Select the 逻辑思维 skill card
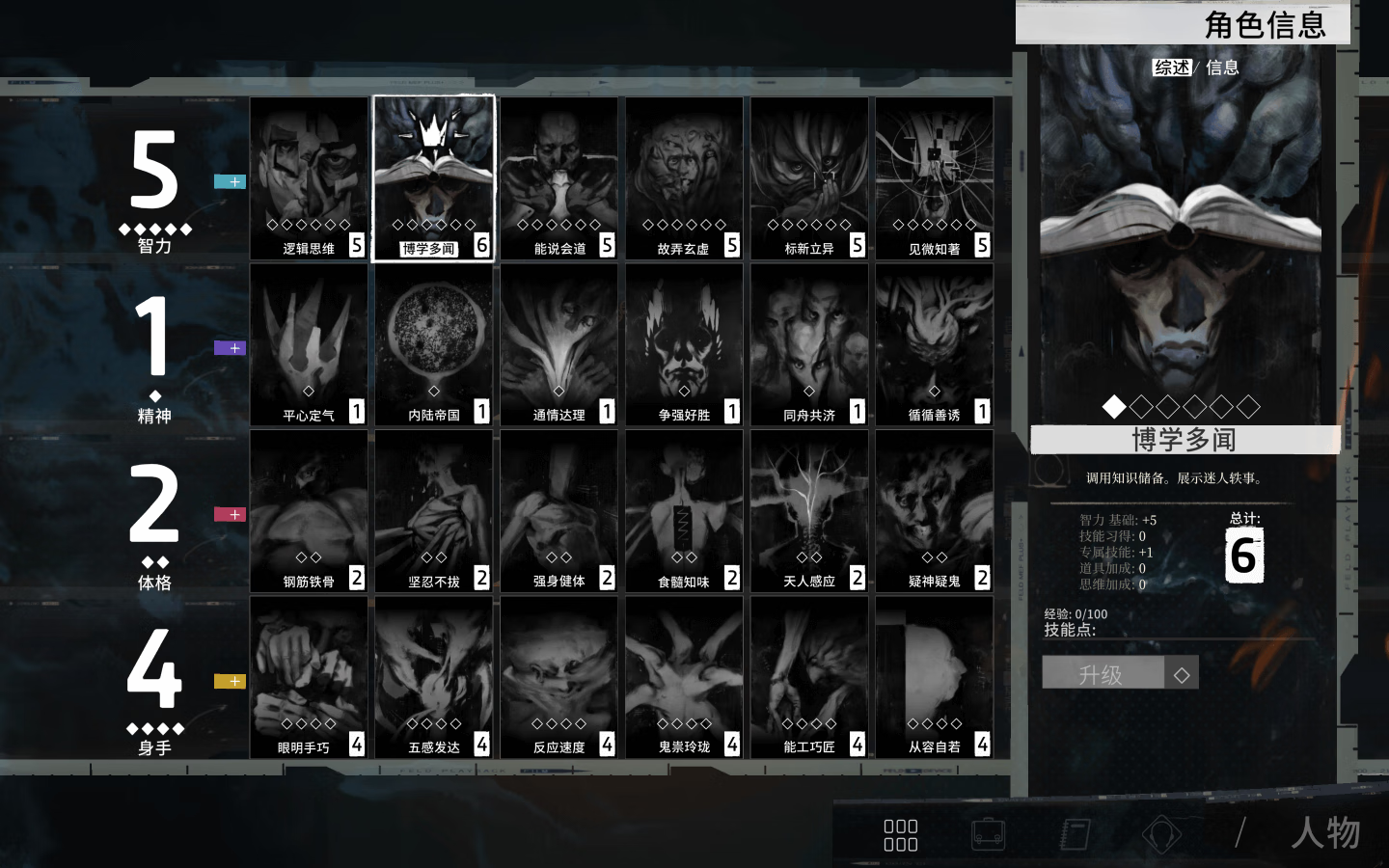 (x=309, y=178)
